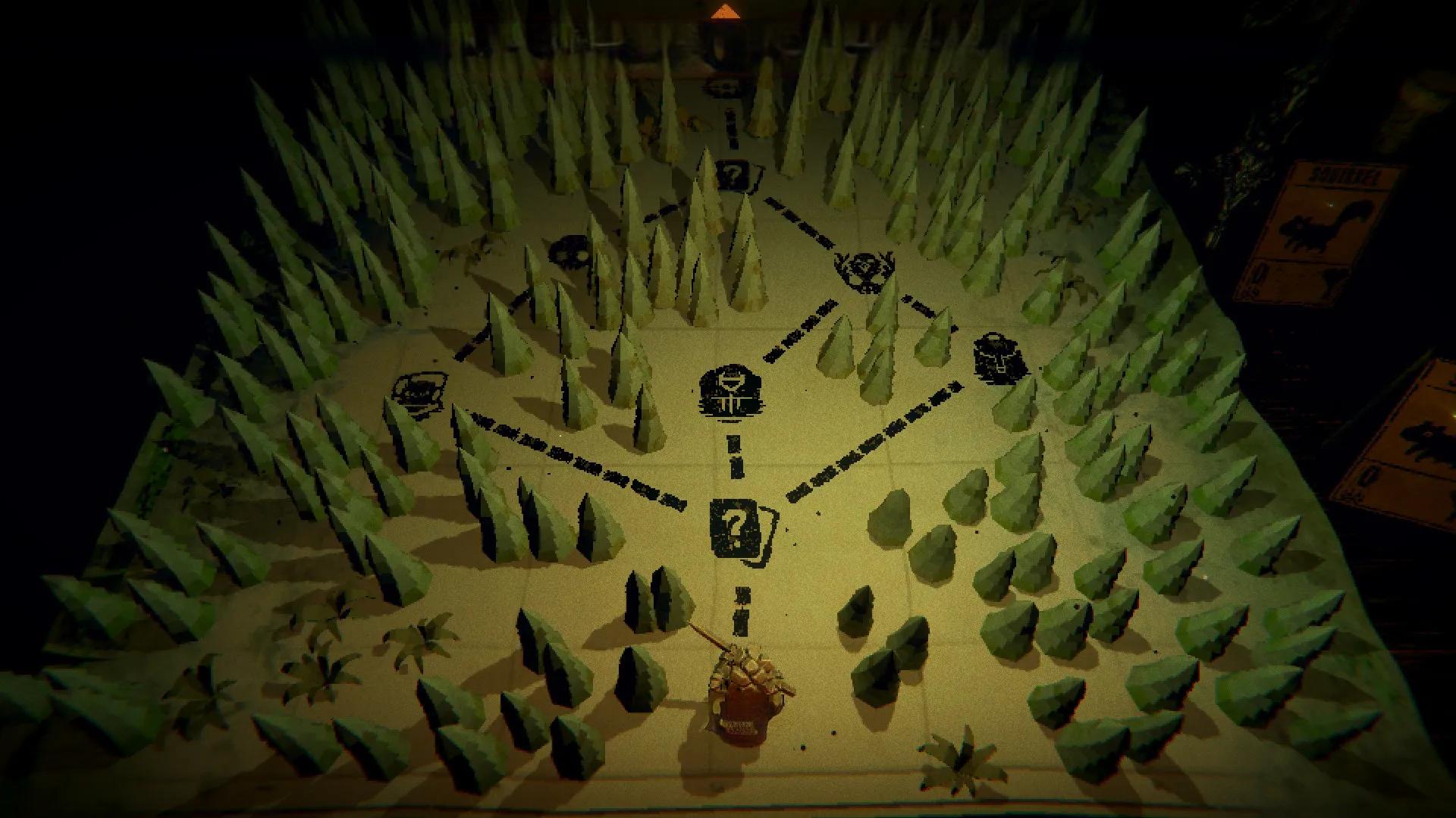Select the question-mark card node nearest the player figurine
Screen dimensions: 1456x818
[735, 525]
